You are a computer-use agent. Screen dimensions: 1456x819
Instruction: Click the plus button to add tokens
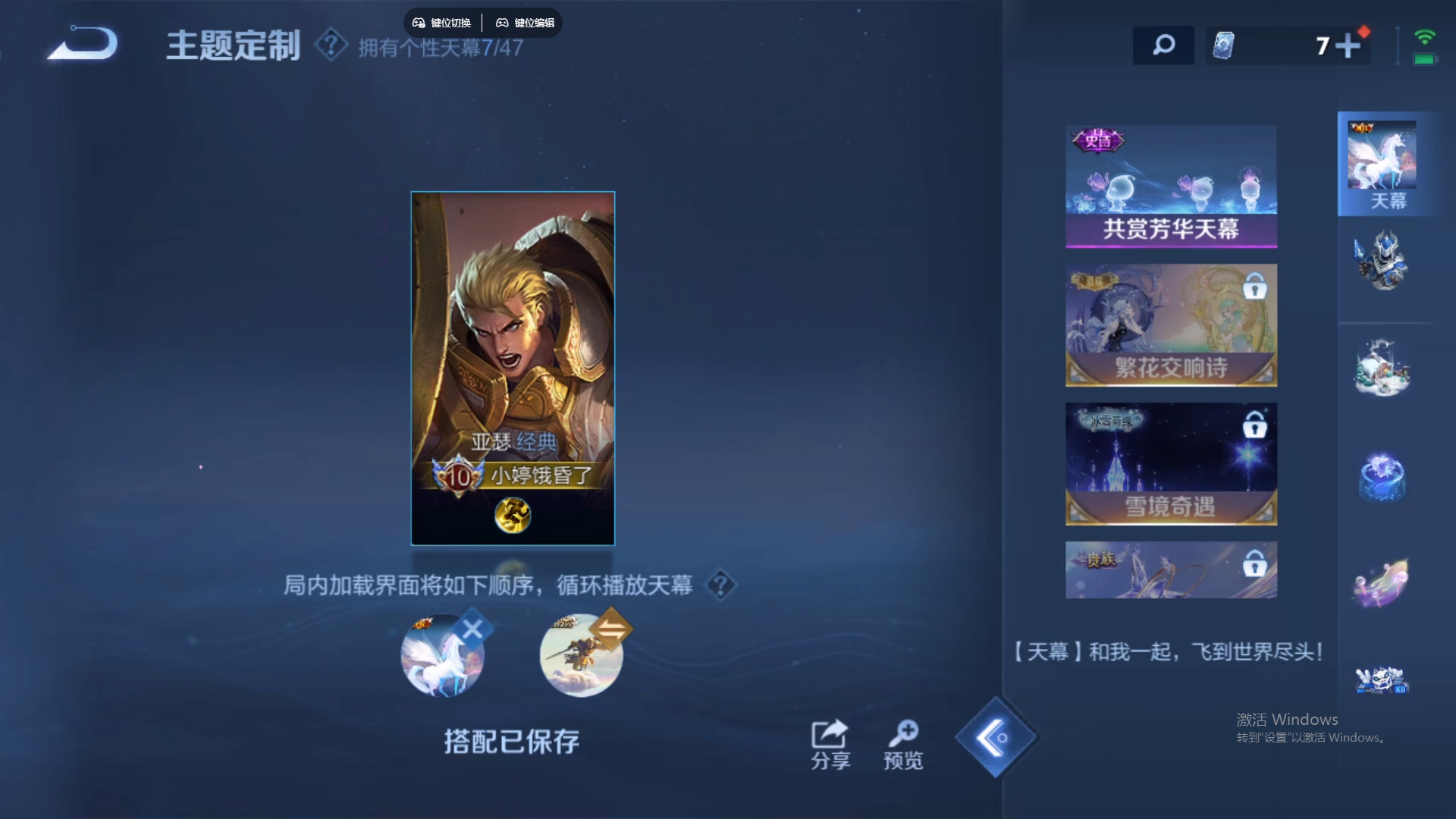[x=1349, y=45]
